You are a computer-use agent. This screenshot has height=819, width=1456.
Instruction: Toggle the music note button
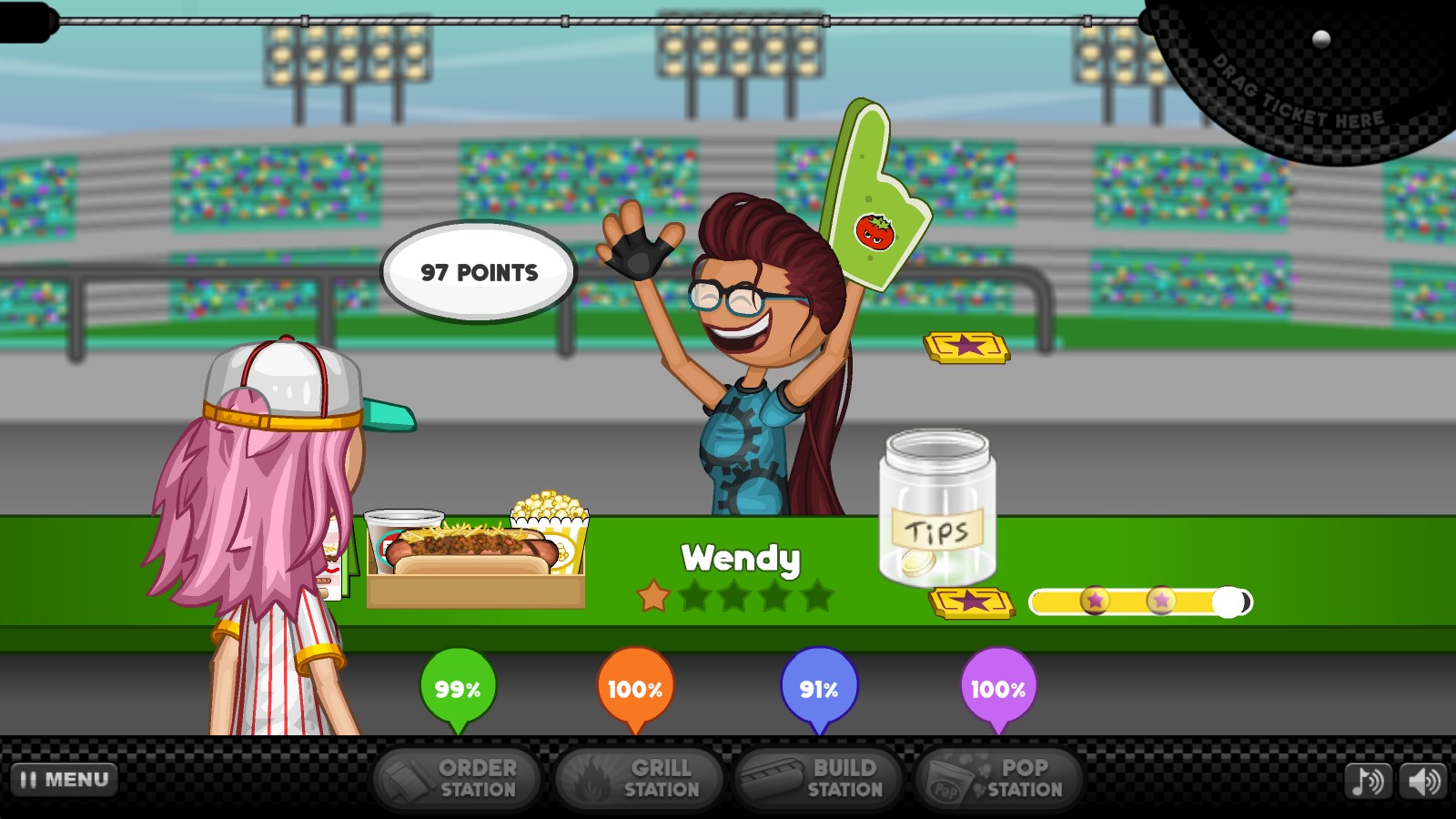(1368, 781)
